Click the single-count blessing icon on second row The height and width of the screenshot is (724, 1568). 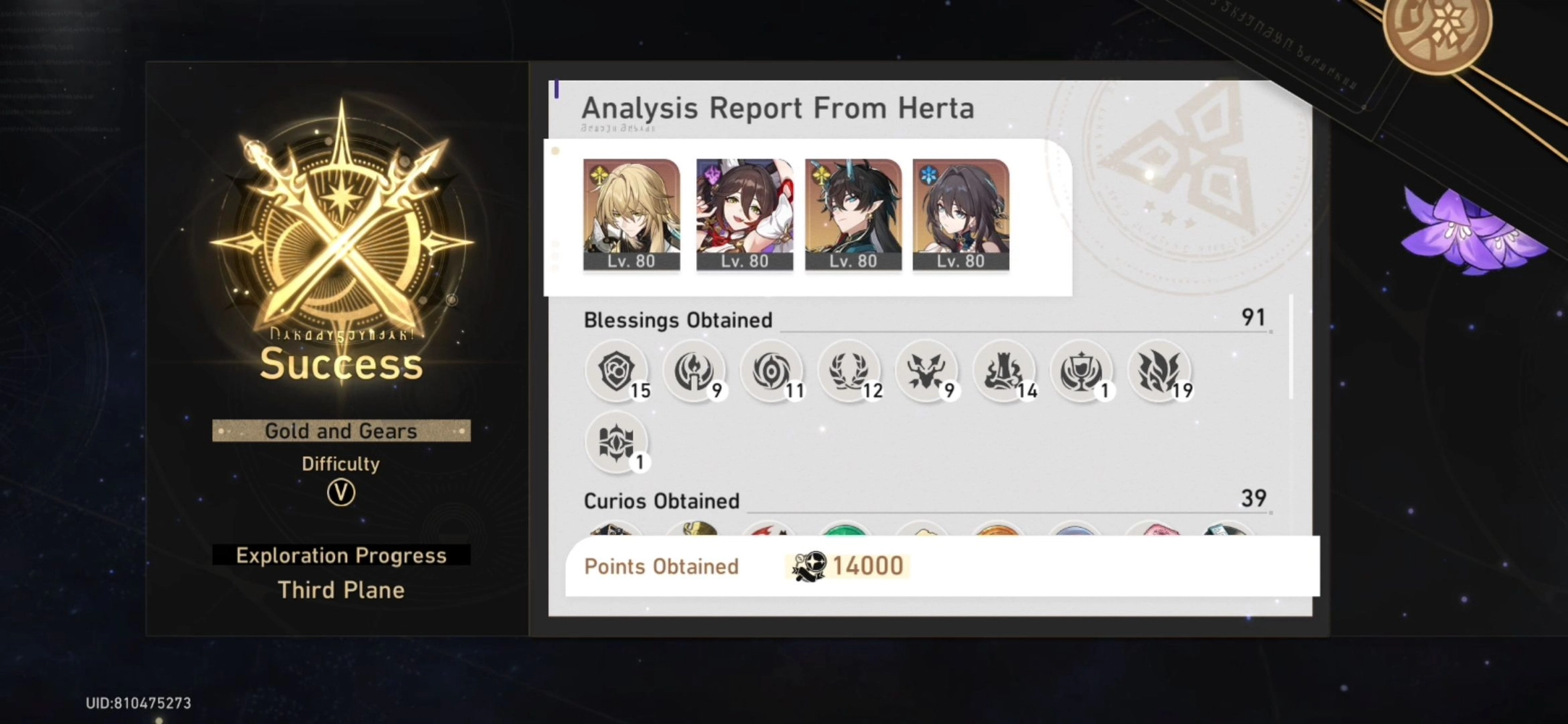[617, 444]
